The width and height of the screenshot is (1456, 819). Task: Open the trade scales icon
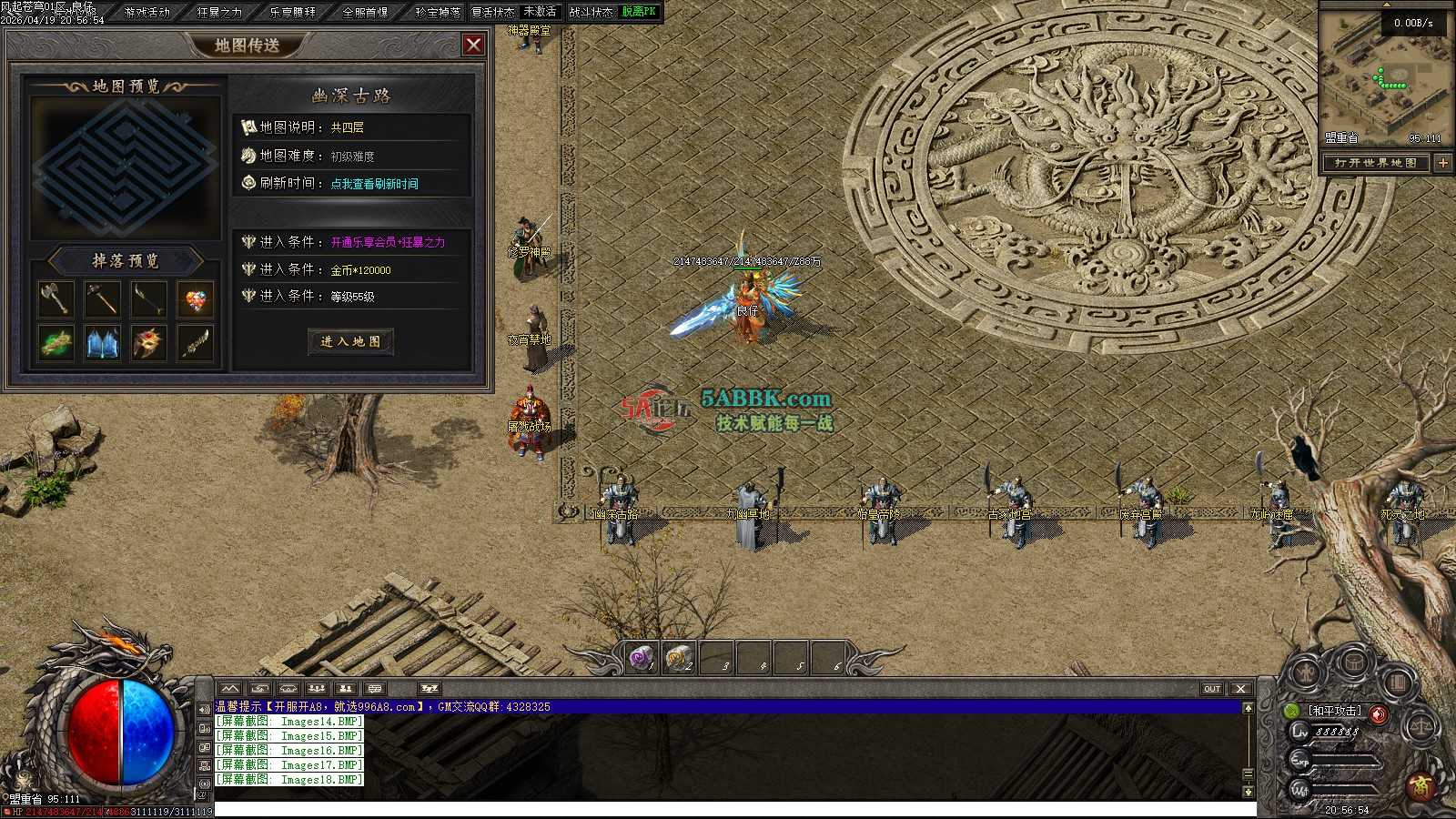pyautogui.click(x=1420, y=727)
